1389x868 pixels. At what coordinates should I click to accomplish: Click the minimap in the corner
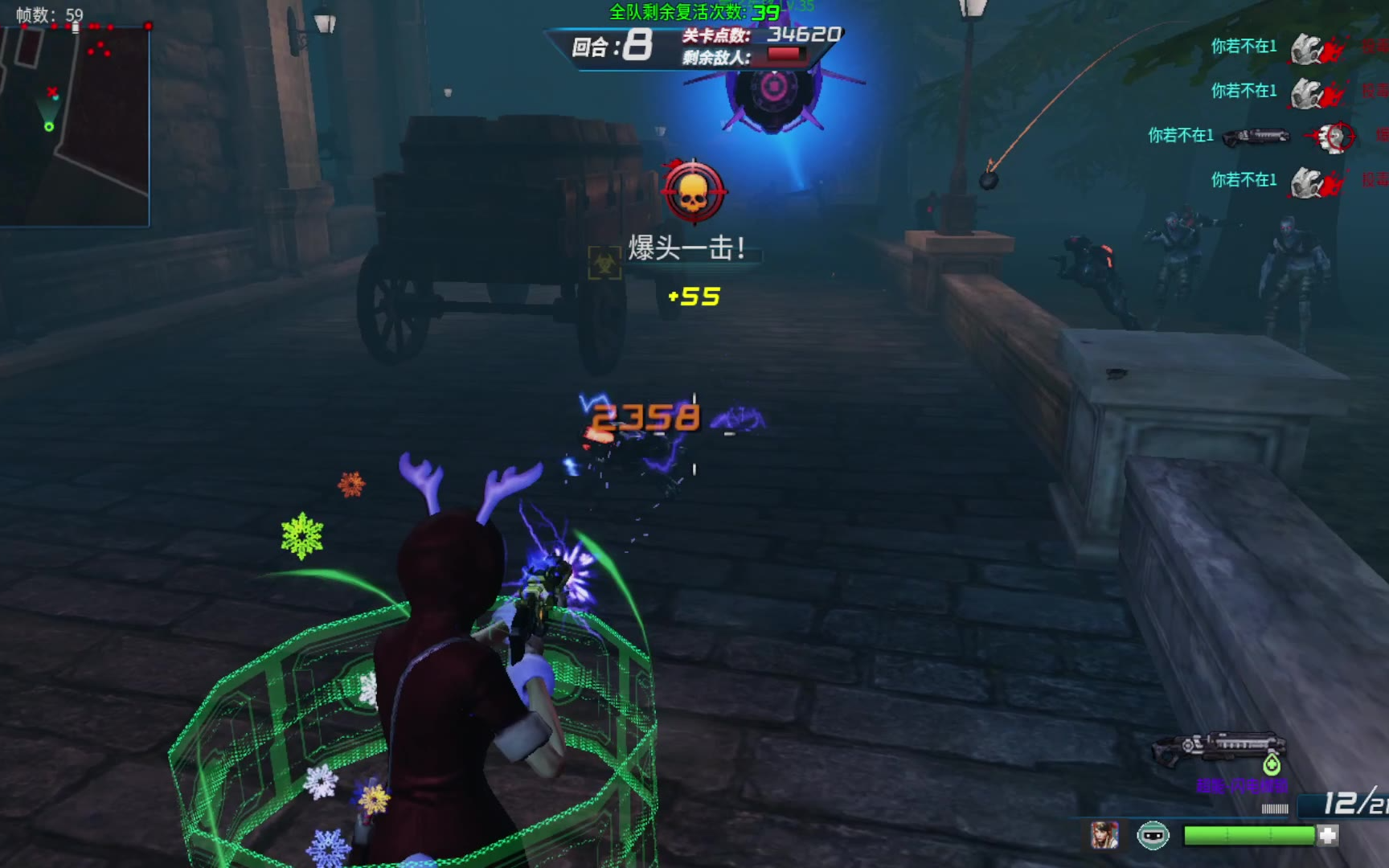tap(75, 125)
